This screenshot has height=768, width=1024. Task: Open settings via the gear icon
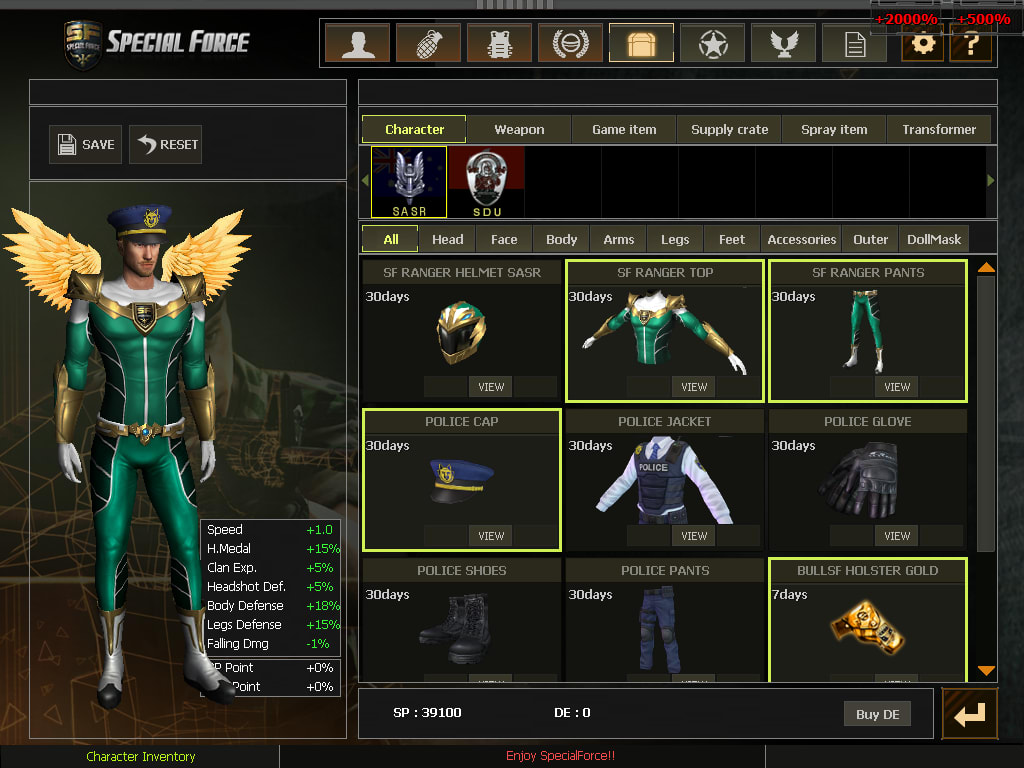point(922,45)
